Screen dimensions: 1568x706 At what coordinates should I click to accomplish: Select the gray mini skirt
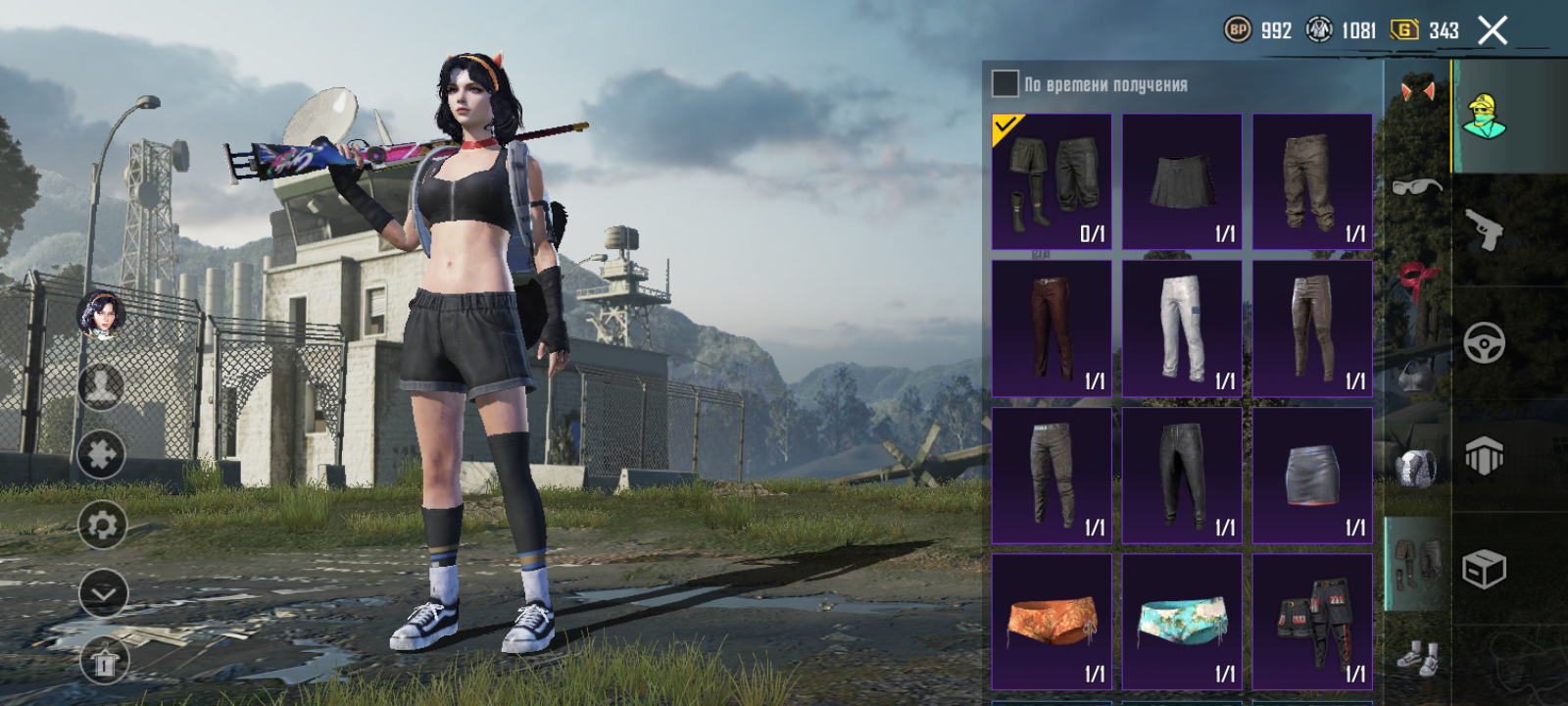(1312, 476)
